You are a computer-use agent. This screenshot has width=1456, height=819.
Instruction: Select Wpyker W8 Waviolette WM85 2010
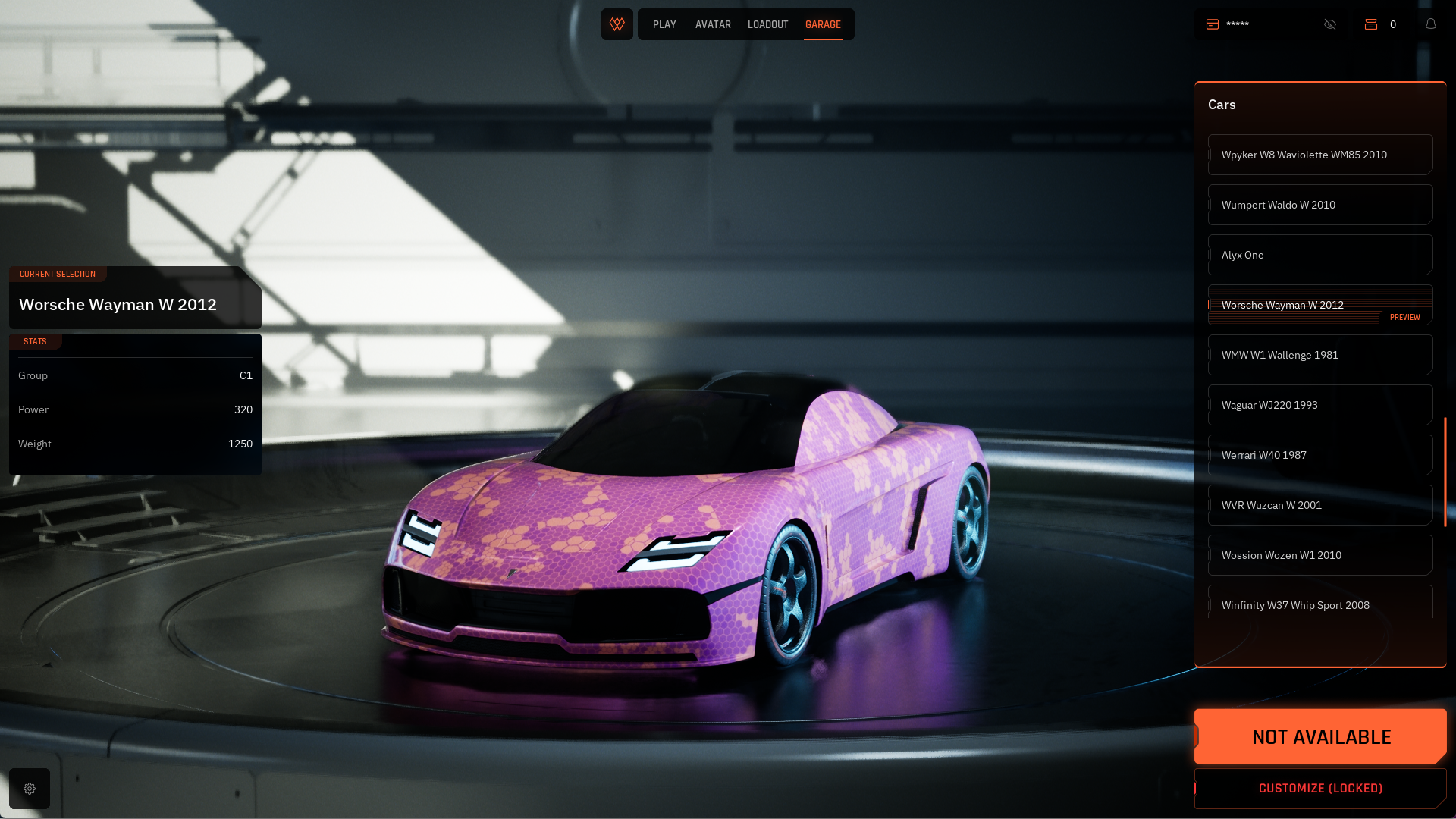coord(1319,155)
